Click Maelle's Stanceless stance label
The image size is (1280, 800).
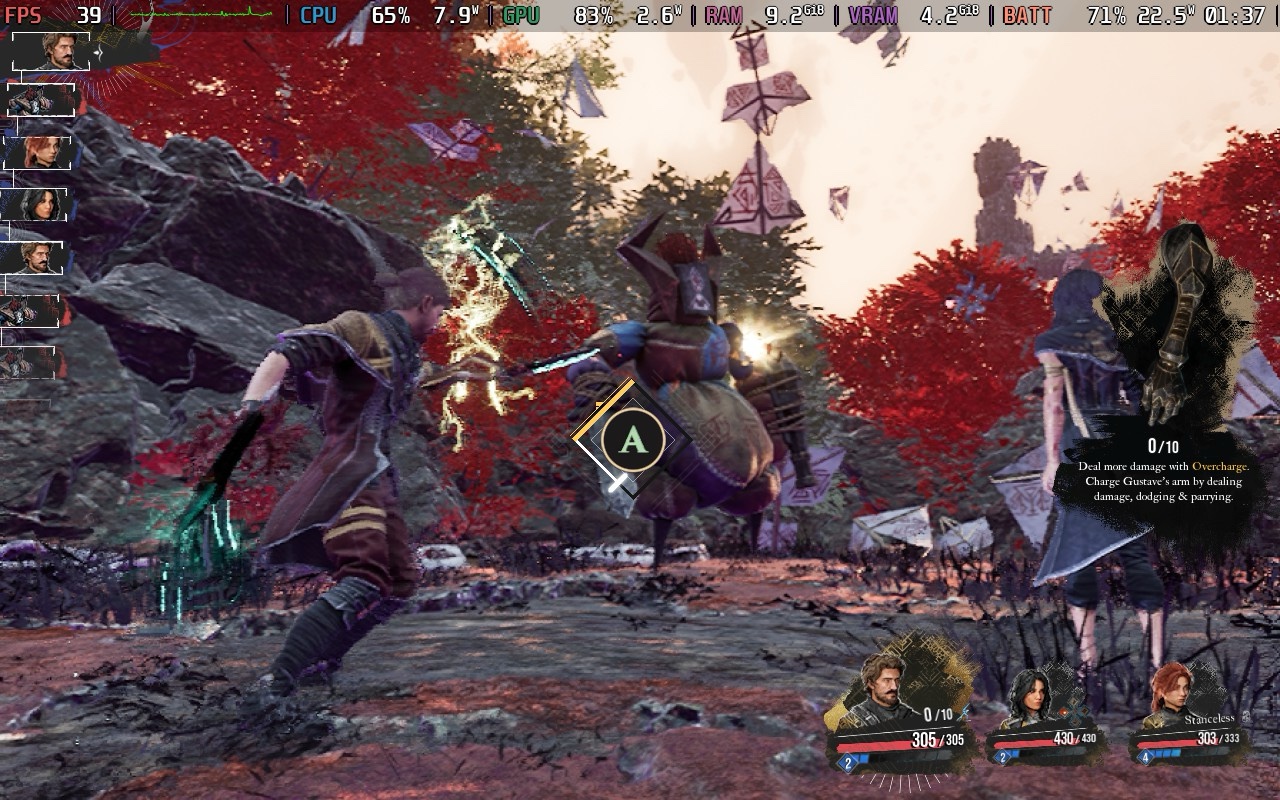coord(1209,718)
